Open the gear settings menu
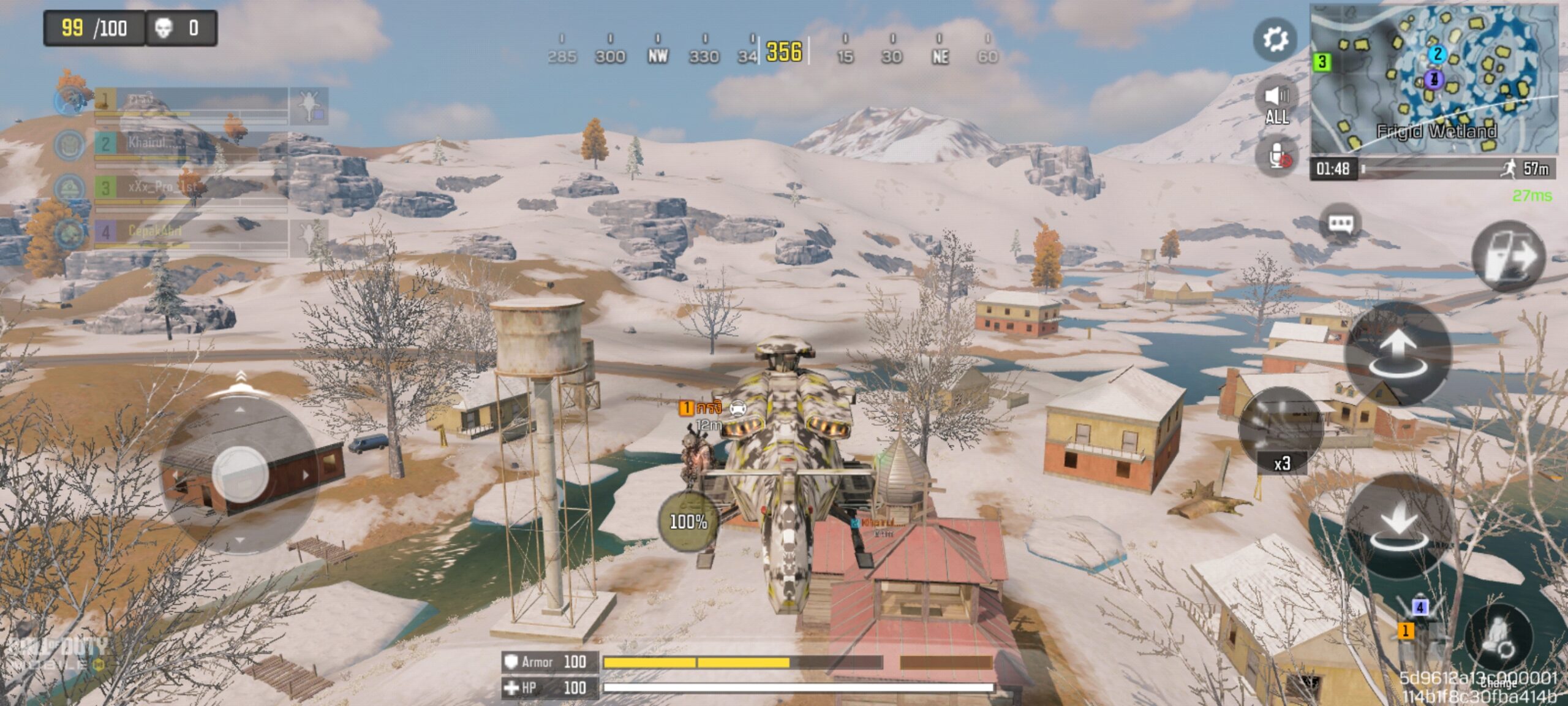1568x706 pixels. click(1275, 40)
